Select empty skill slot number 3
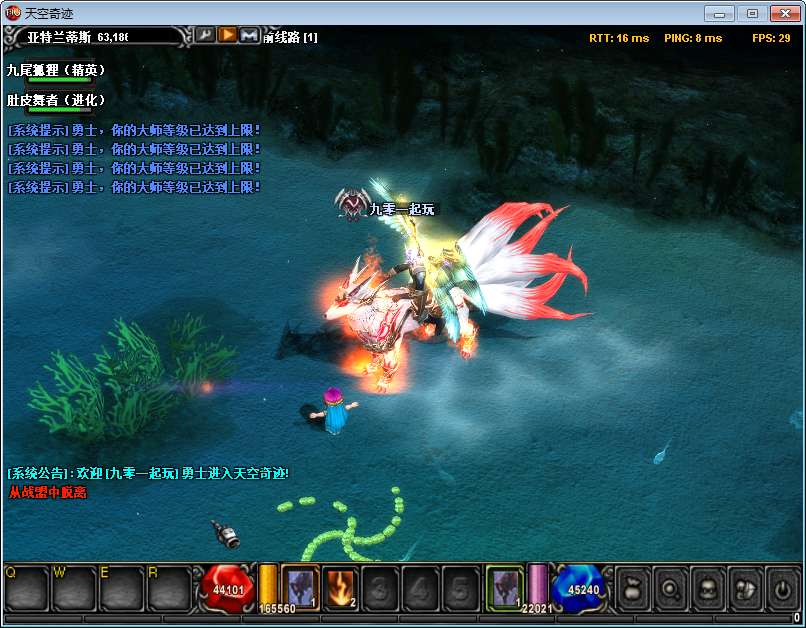Image resolution: width=806 pixels, height=628 pixels. pos(380,588)
